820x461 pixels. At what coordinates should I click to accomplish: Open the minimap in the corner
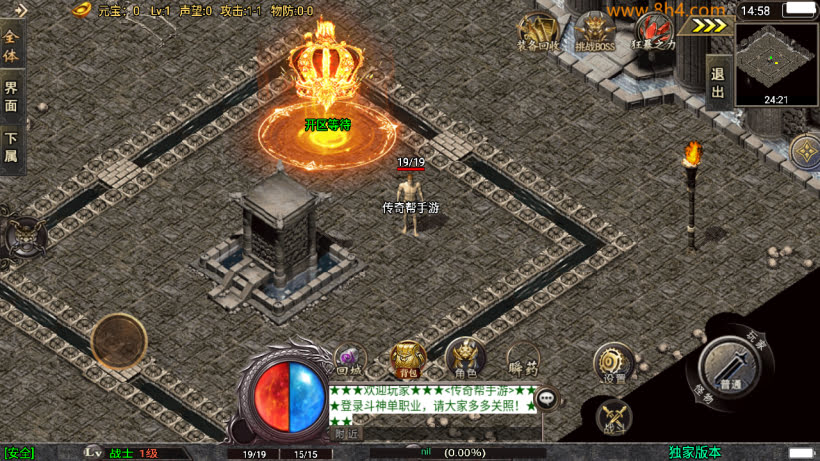coord(777,64)
